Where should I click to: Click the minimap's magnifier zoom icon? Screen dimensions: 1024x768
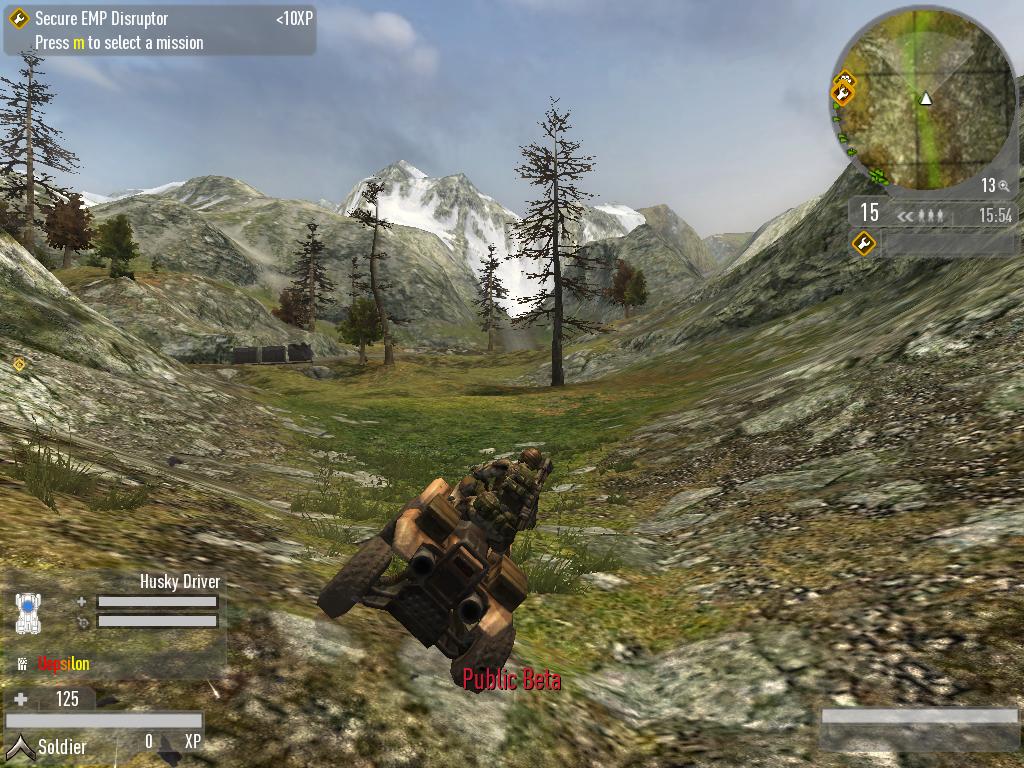(1003, 186)
